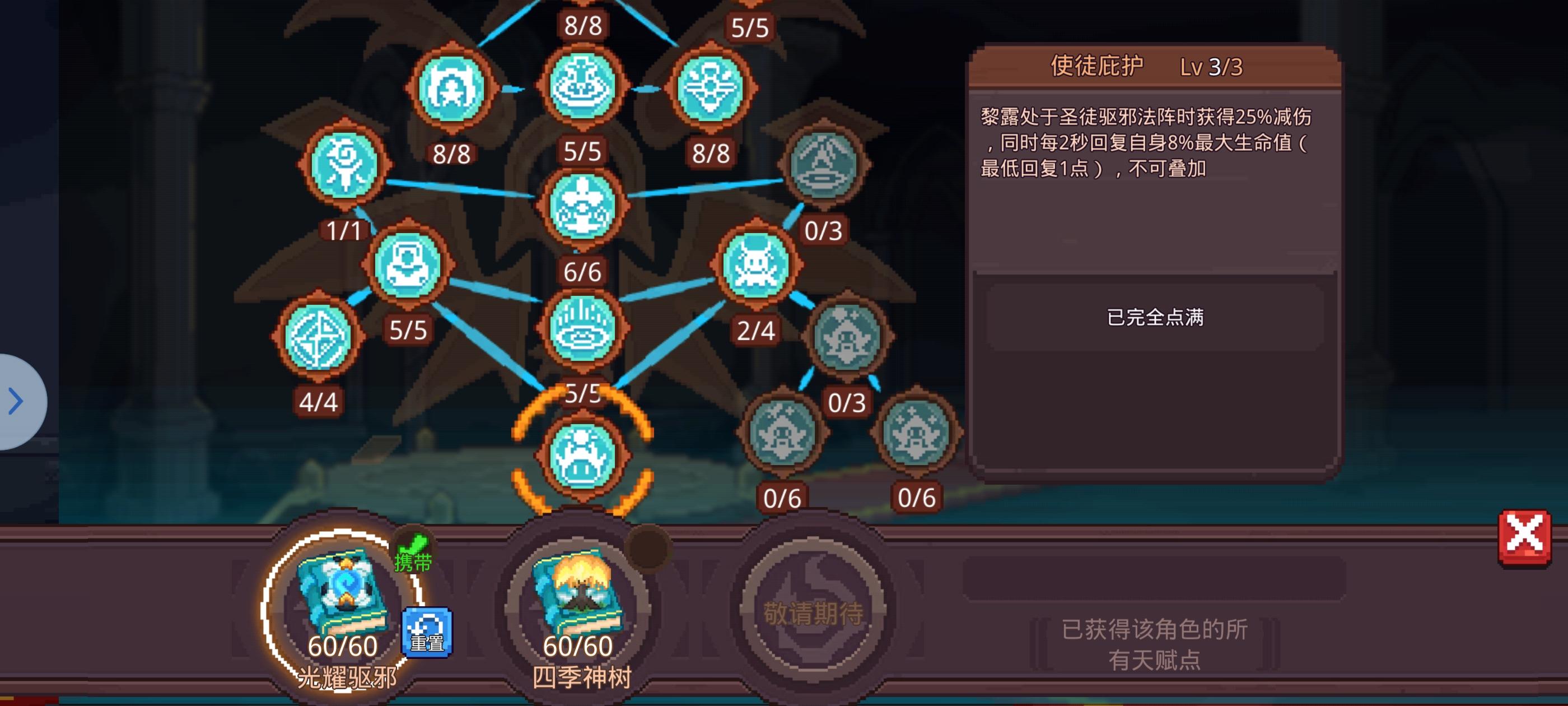Open the 6/6 flower talent node

point(582,207)
